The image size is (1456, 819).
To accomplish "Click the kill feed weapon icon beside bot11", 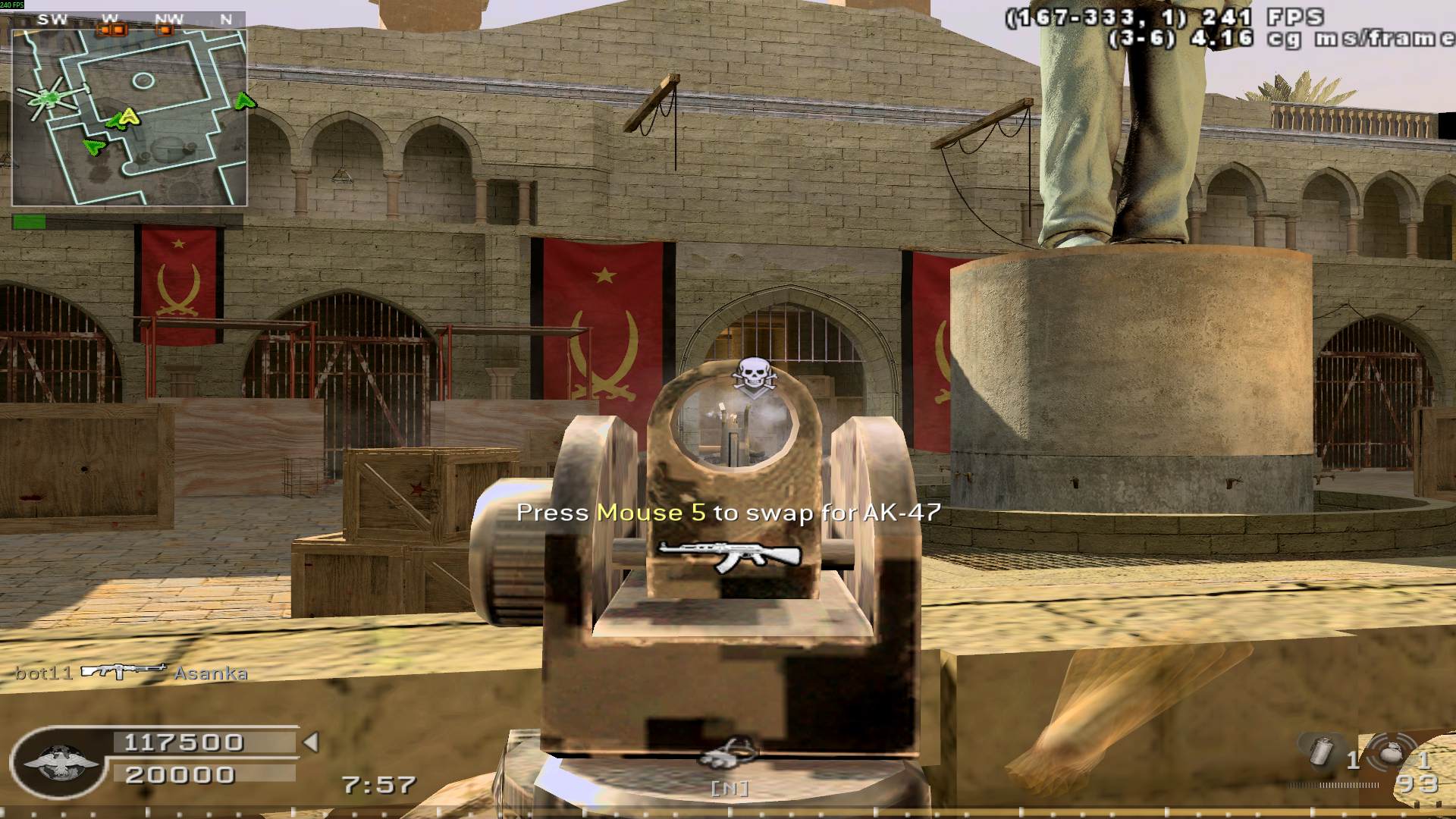I will coord(124,671).
